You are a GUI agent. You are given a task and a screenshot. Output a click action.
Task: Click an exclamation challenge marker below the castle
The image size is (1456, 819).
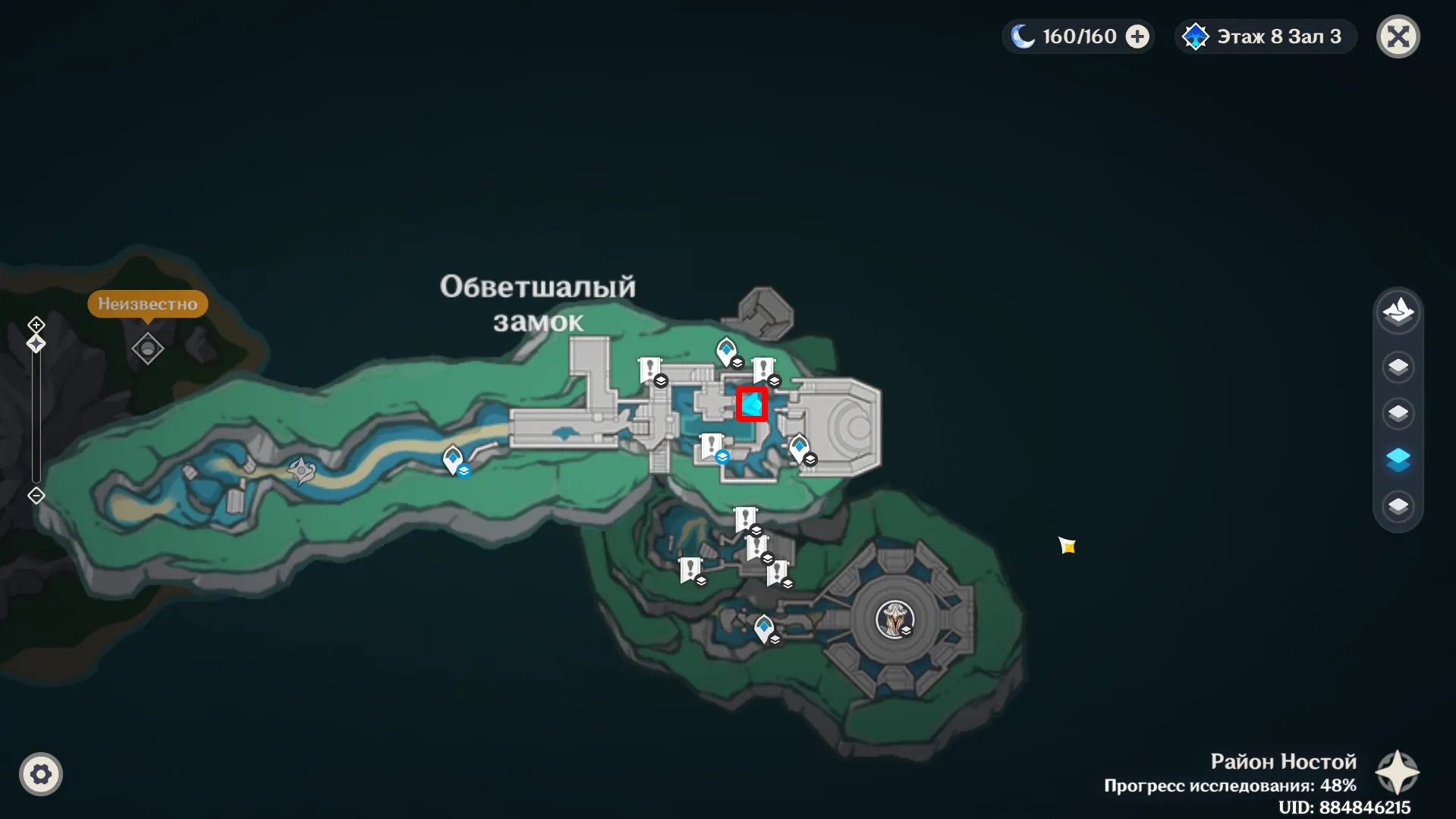pyautogui.click(x=747, y=517)
